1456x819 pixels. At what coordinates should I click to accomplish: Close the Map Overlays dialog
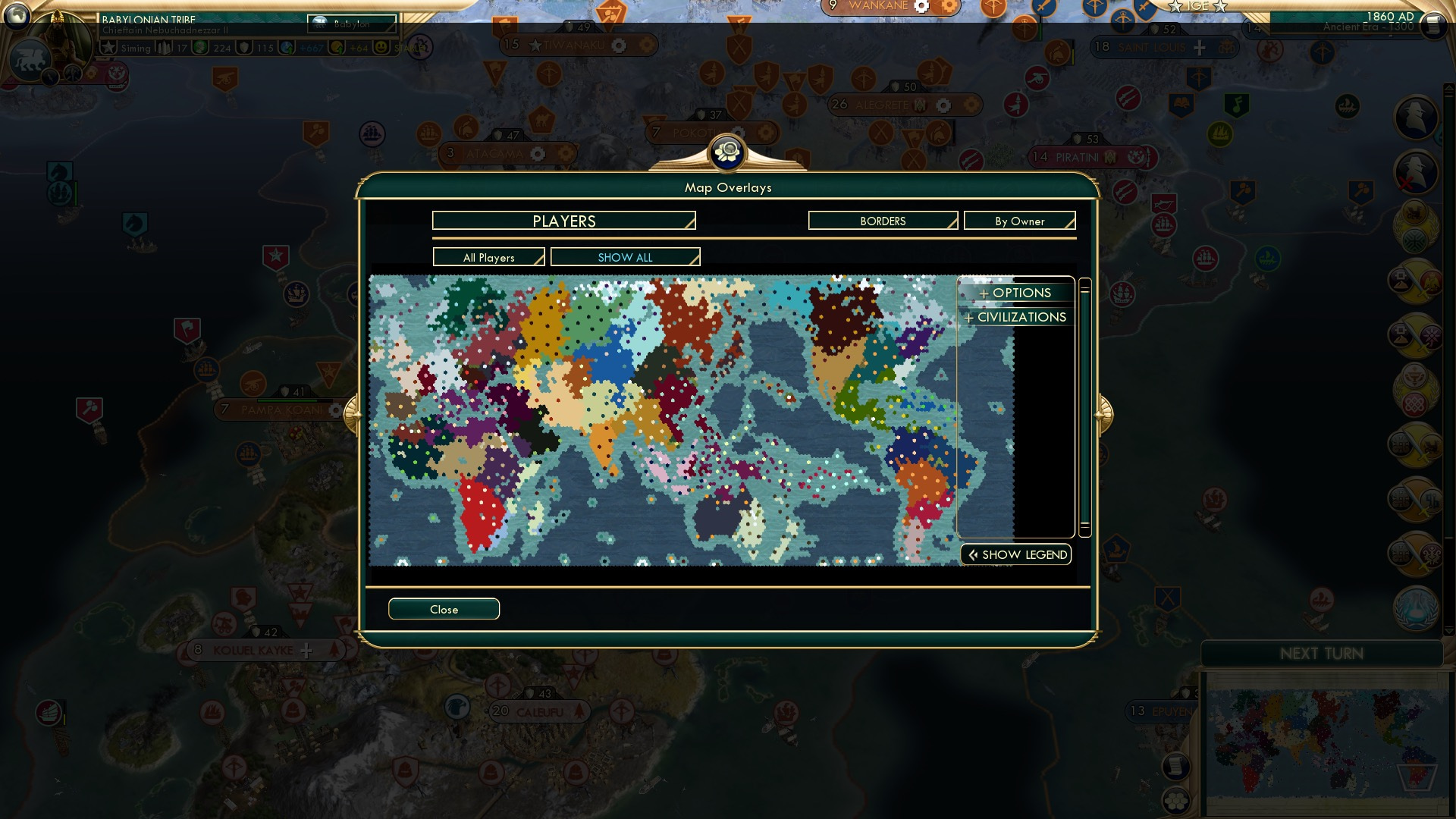click(444, 609)
